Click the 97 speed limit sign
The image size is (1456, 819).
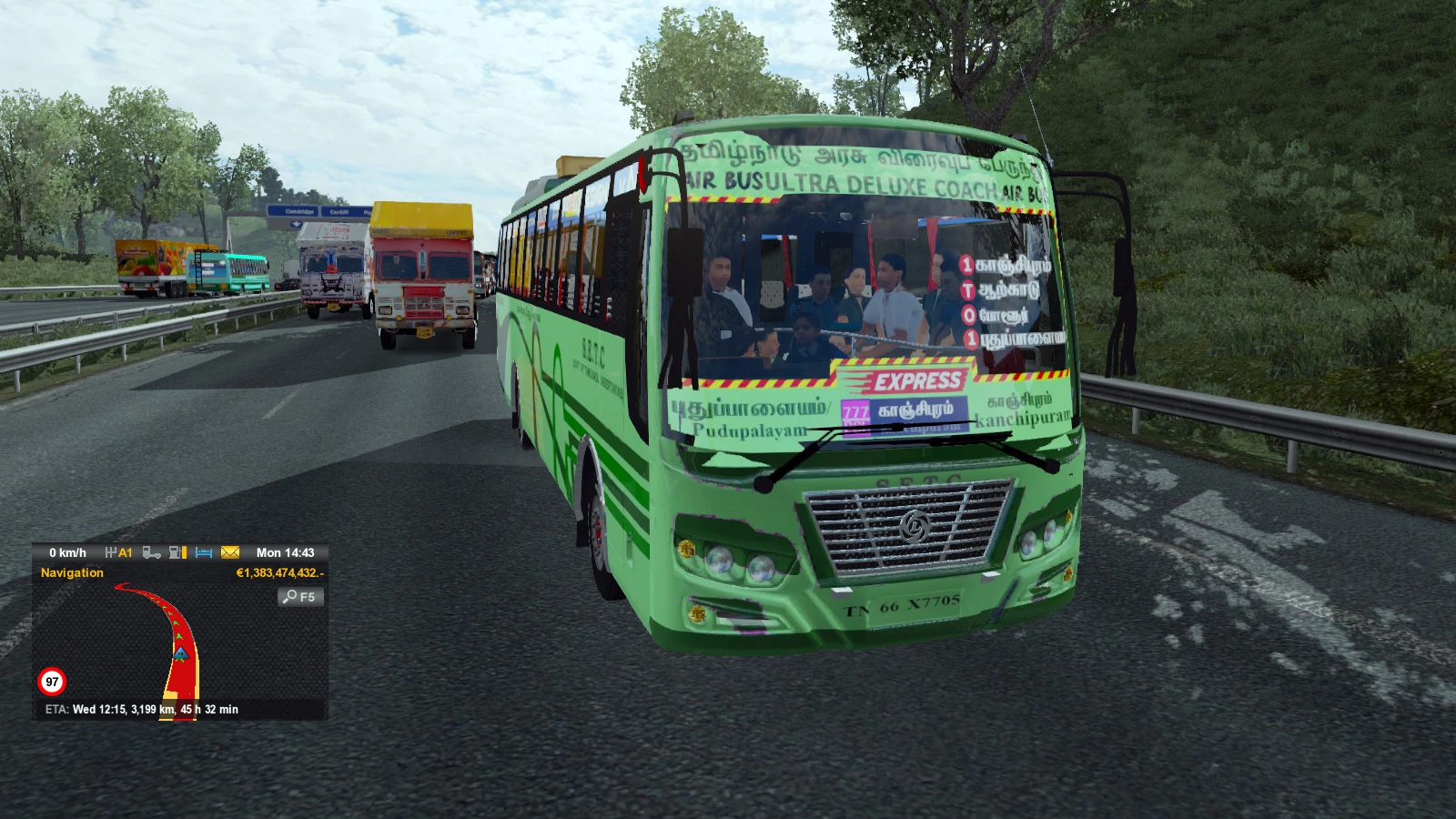(x=51, y=680)
